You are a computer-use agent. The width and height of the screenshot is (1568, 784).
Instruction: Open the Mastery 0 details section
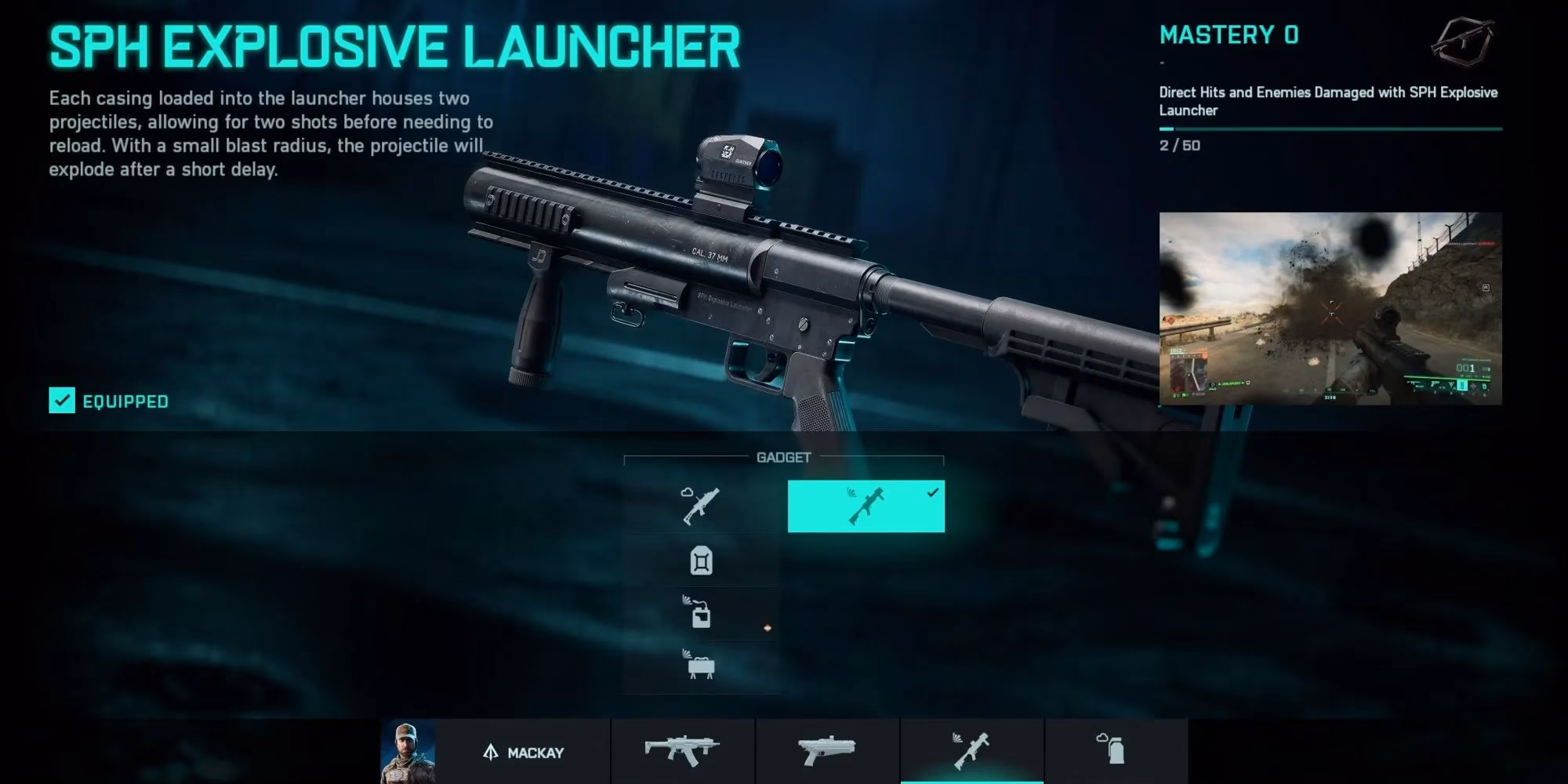[x=1228, y=35]
